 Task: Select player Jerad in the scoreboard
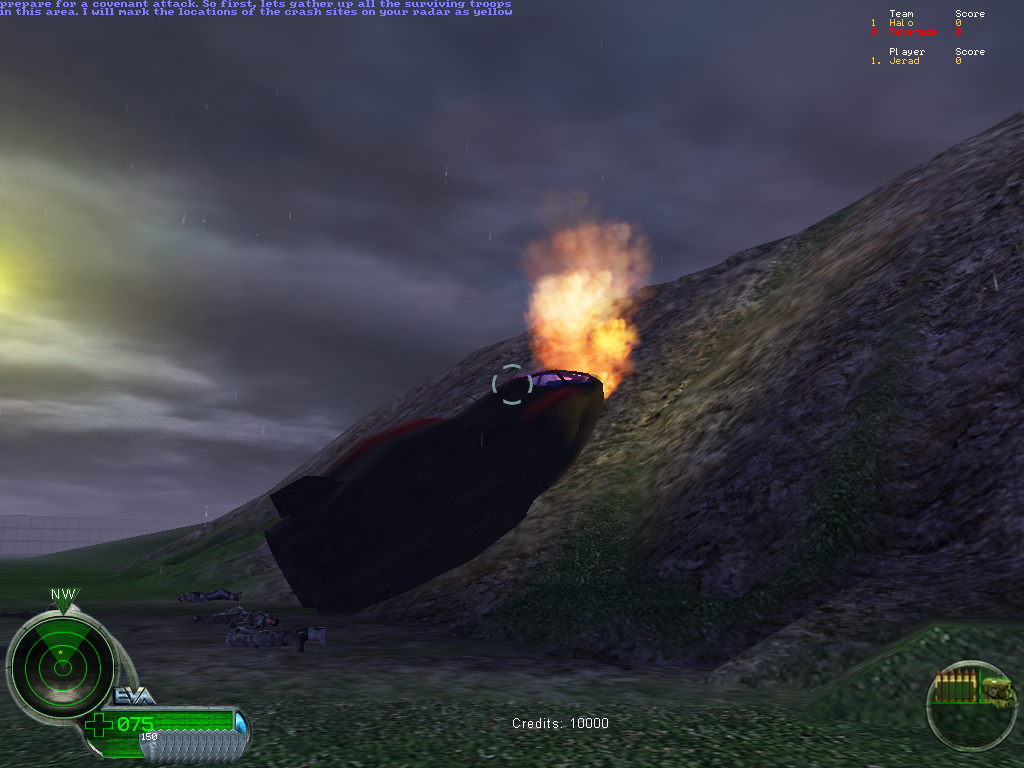click(904, 61)
